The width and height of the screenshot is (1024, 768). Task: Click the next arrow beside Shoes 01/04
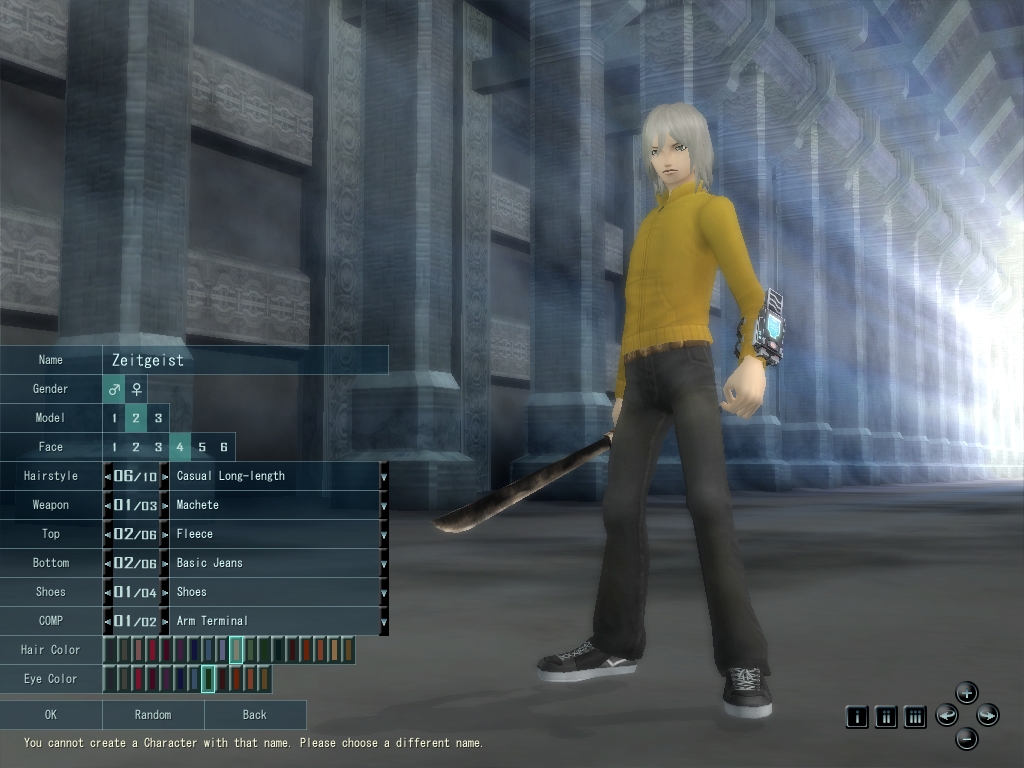[165, 593]
